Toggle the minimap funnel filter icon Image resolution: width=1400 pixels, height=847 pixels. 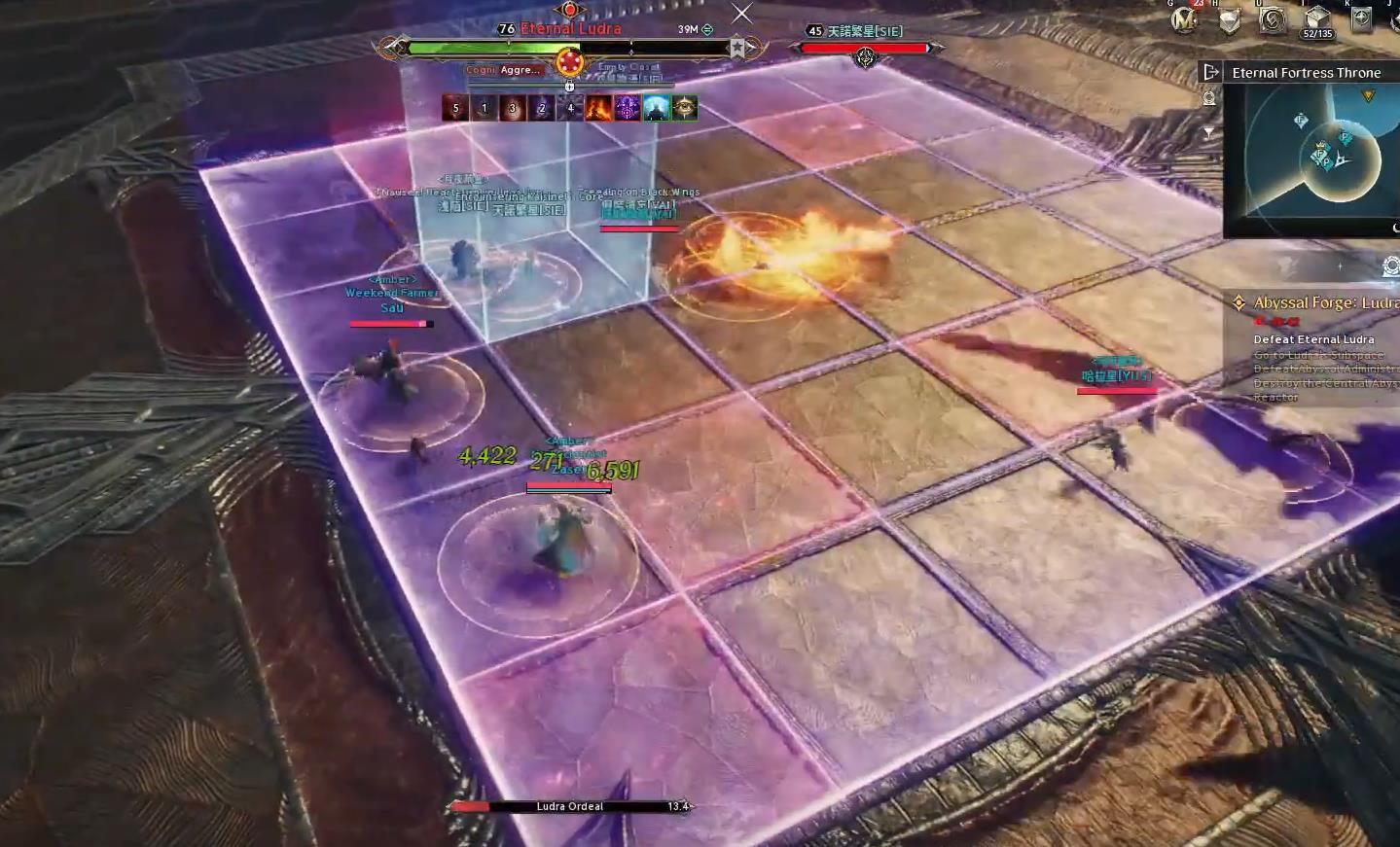pyautogui.click(x=1209, y=132)
